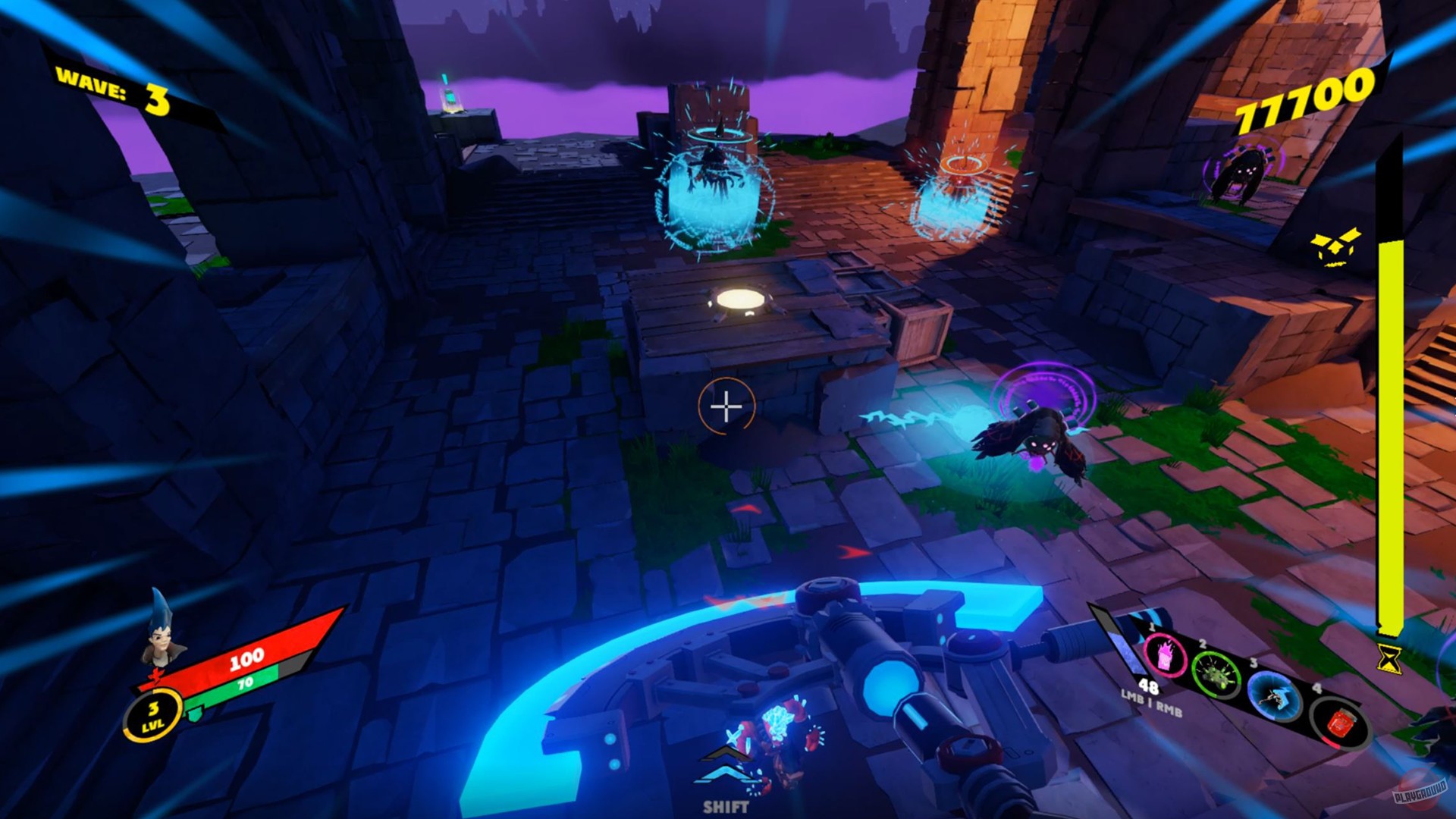Expand the level 3 LVL badge

[x=153, y=714]
